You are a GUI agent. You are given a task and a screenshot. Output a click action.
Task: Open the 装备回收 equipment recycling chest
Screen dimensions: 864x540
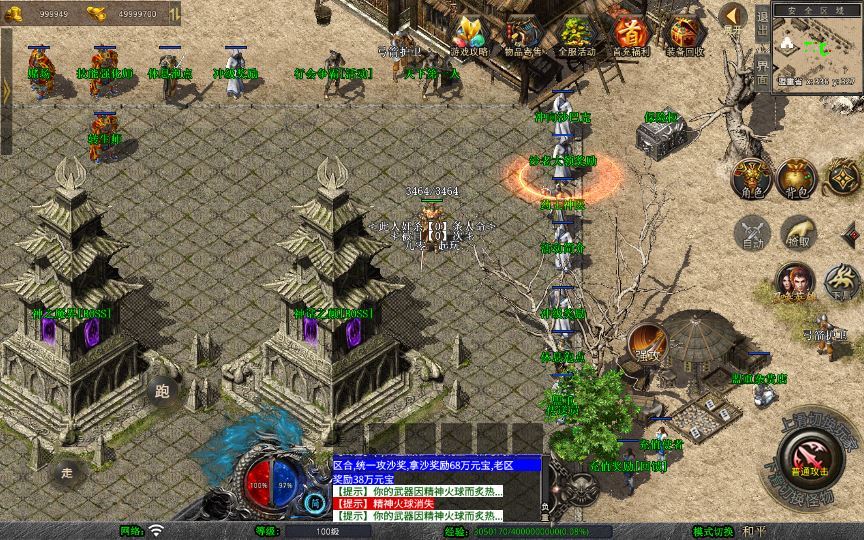[685, 36]
